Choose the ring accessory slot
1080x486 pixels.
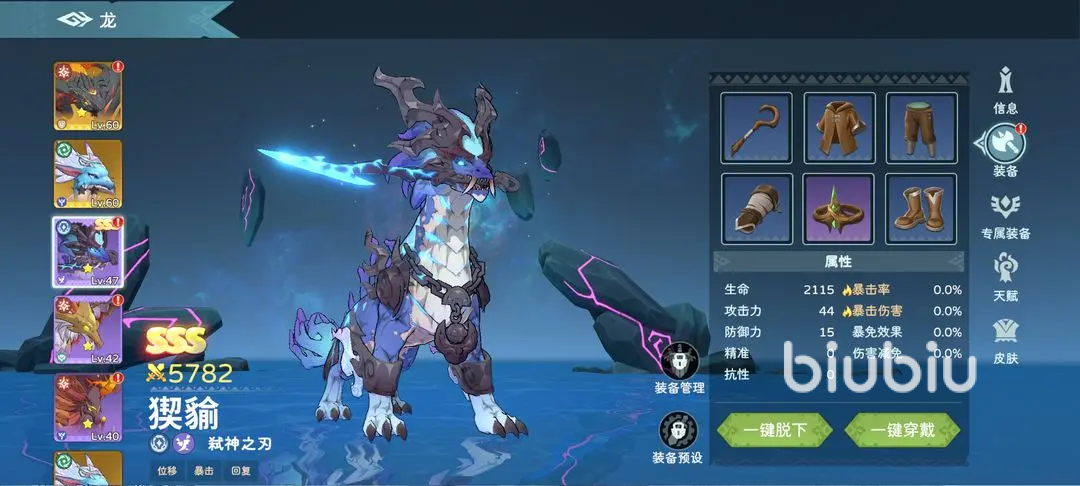pyautogui.click(x=839, y=209)
